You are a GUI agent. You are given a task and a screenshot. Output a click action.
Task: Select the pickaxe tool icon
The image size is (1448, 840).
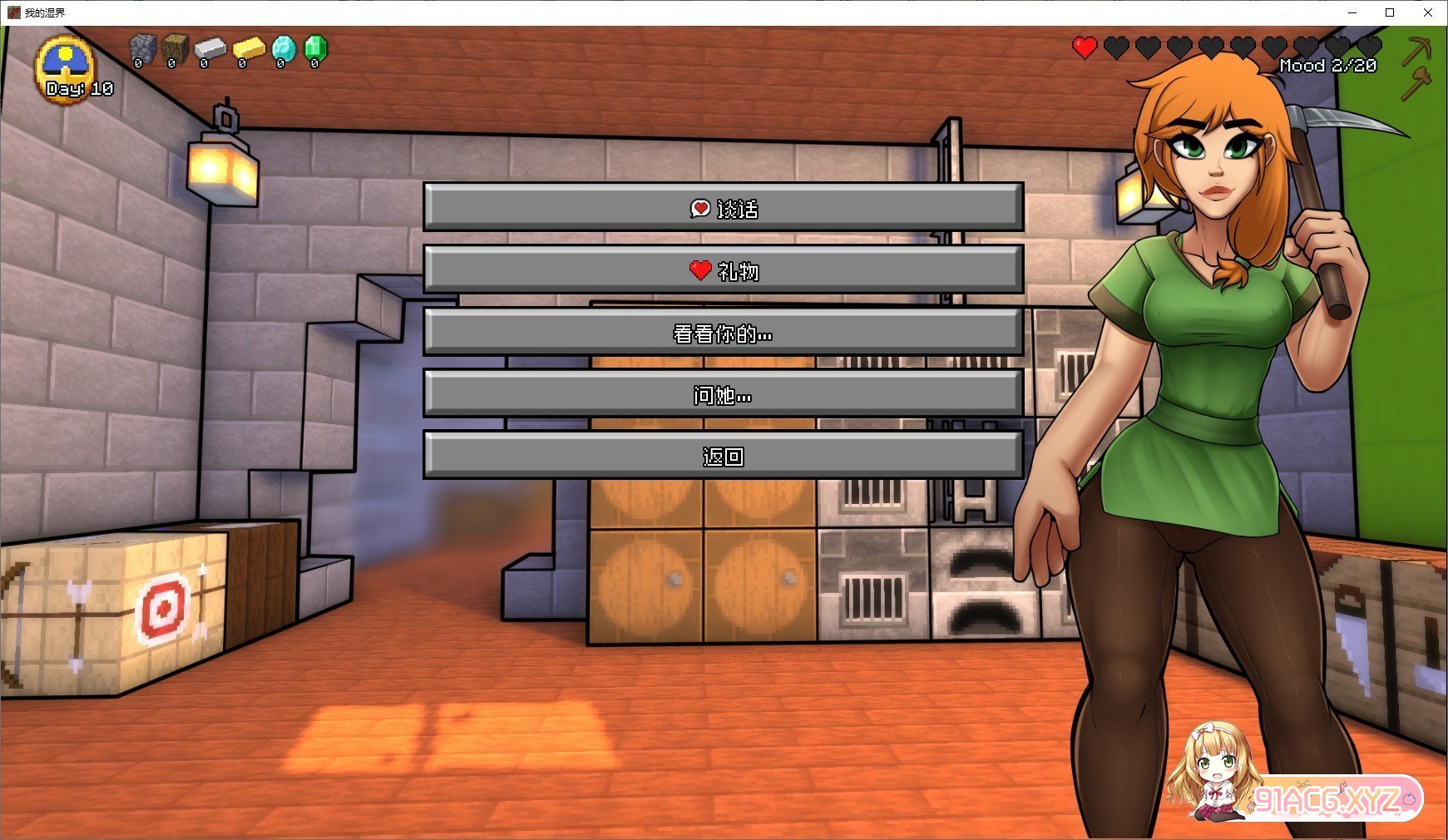[1416, 50]
